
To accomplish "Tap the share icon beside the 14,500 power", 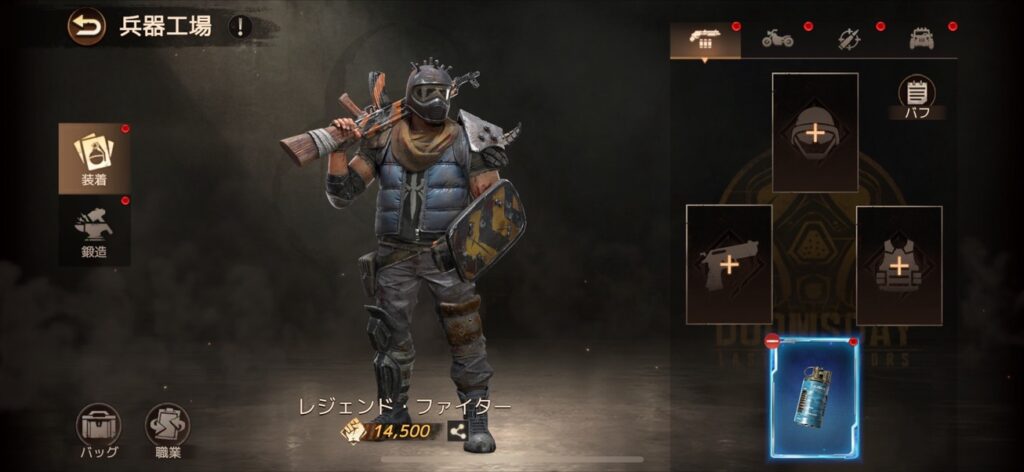I will click(x=457, y=431).
